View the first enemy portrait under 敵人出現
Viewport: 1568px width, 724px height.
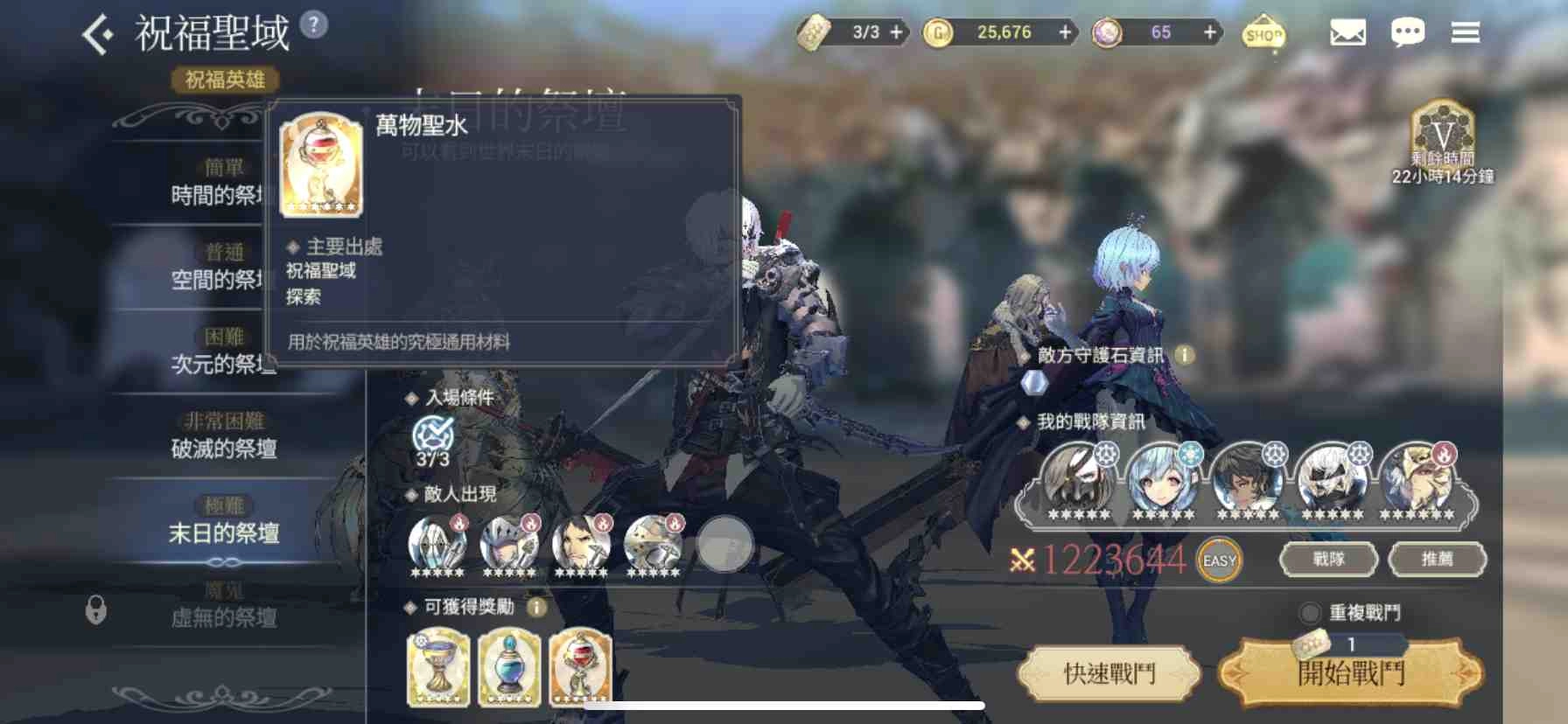(436, 544)
